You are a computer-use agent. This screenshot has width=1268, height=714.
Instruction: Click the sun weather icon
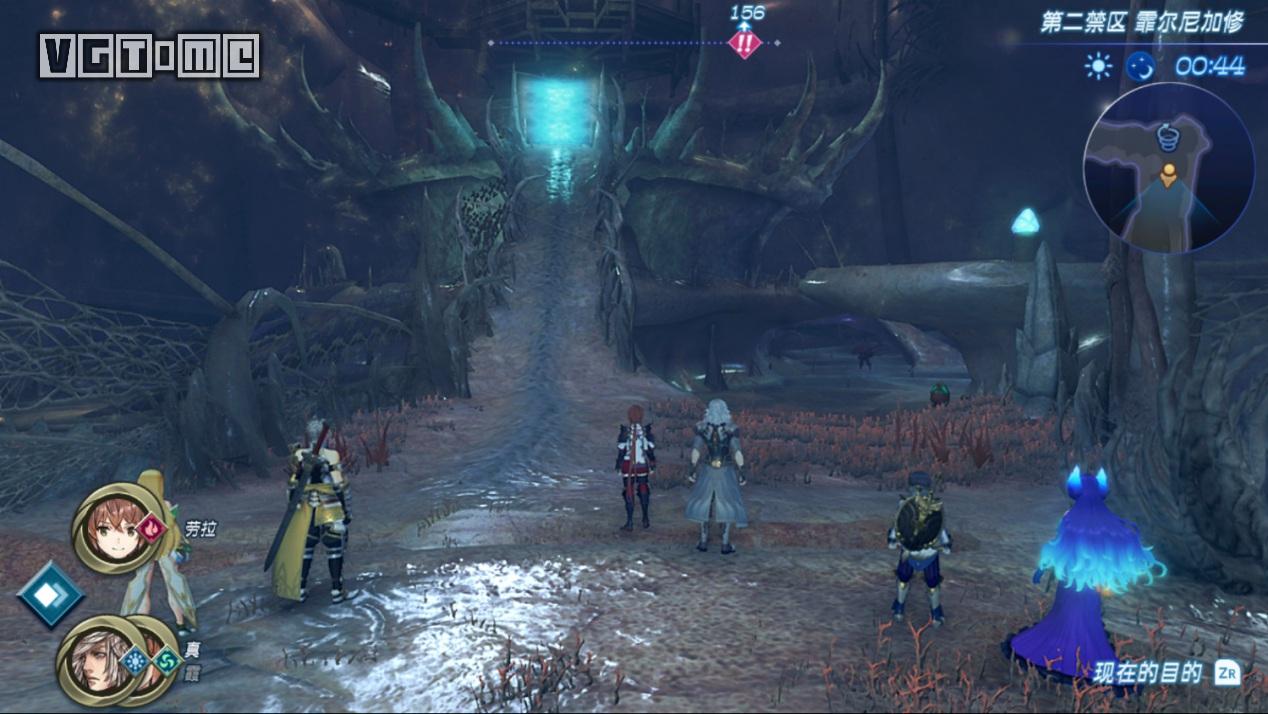(x=1098, y=67)
